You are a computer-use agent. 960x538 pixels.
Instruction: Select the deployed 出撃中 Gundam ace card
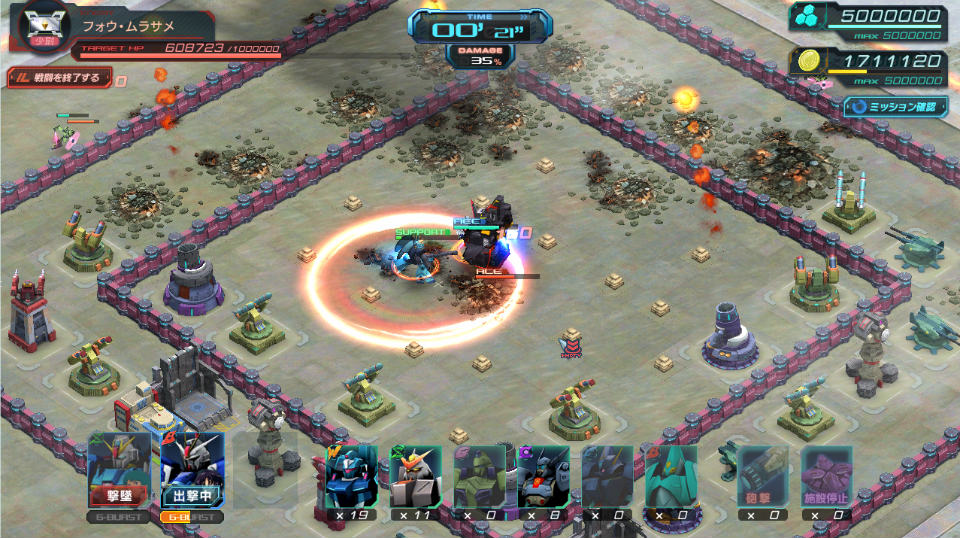(192, 471)
